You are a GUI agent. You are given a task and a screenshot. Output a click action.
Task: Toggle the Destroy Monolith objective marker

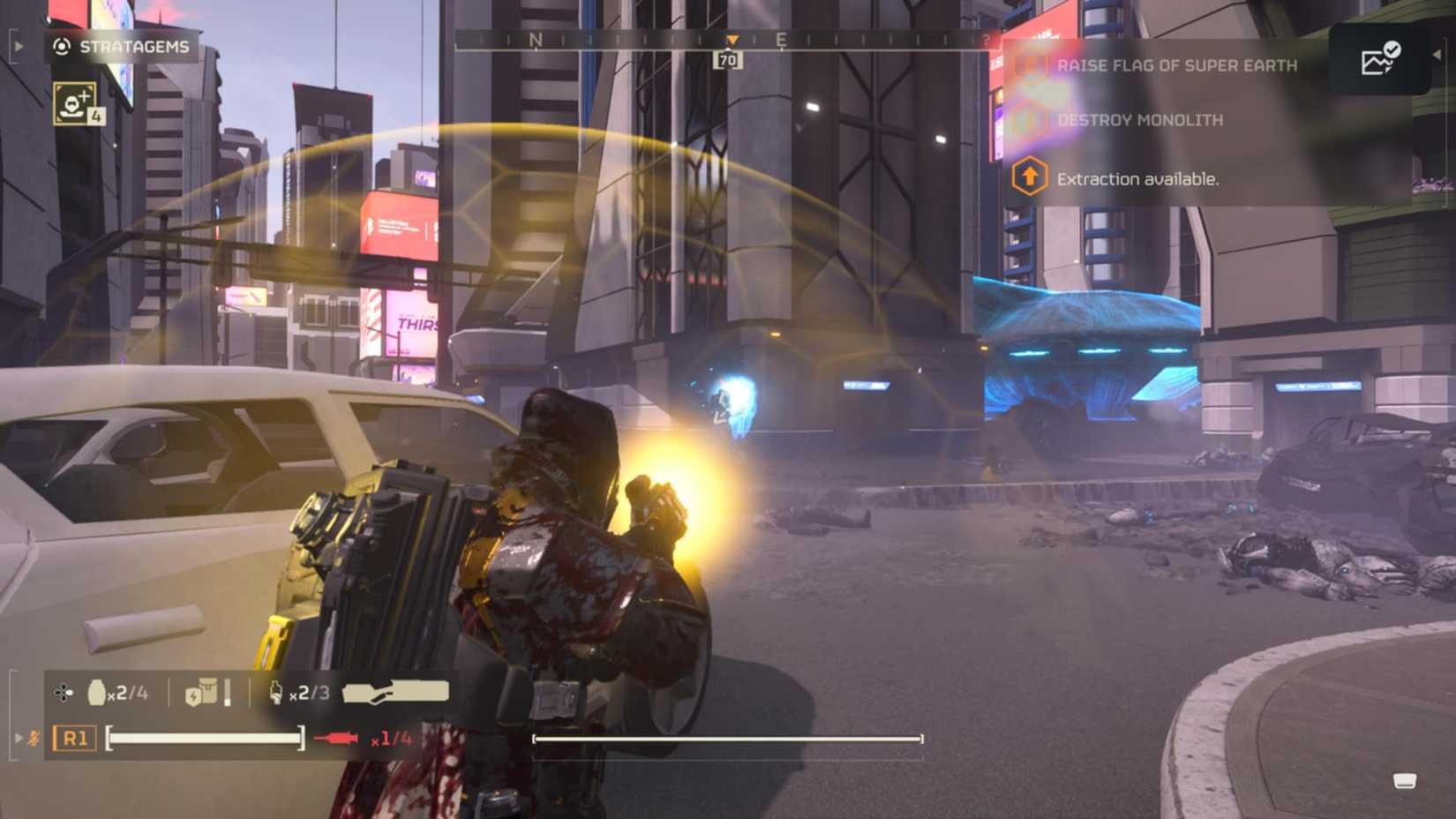1029,120
